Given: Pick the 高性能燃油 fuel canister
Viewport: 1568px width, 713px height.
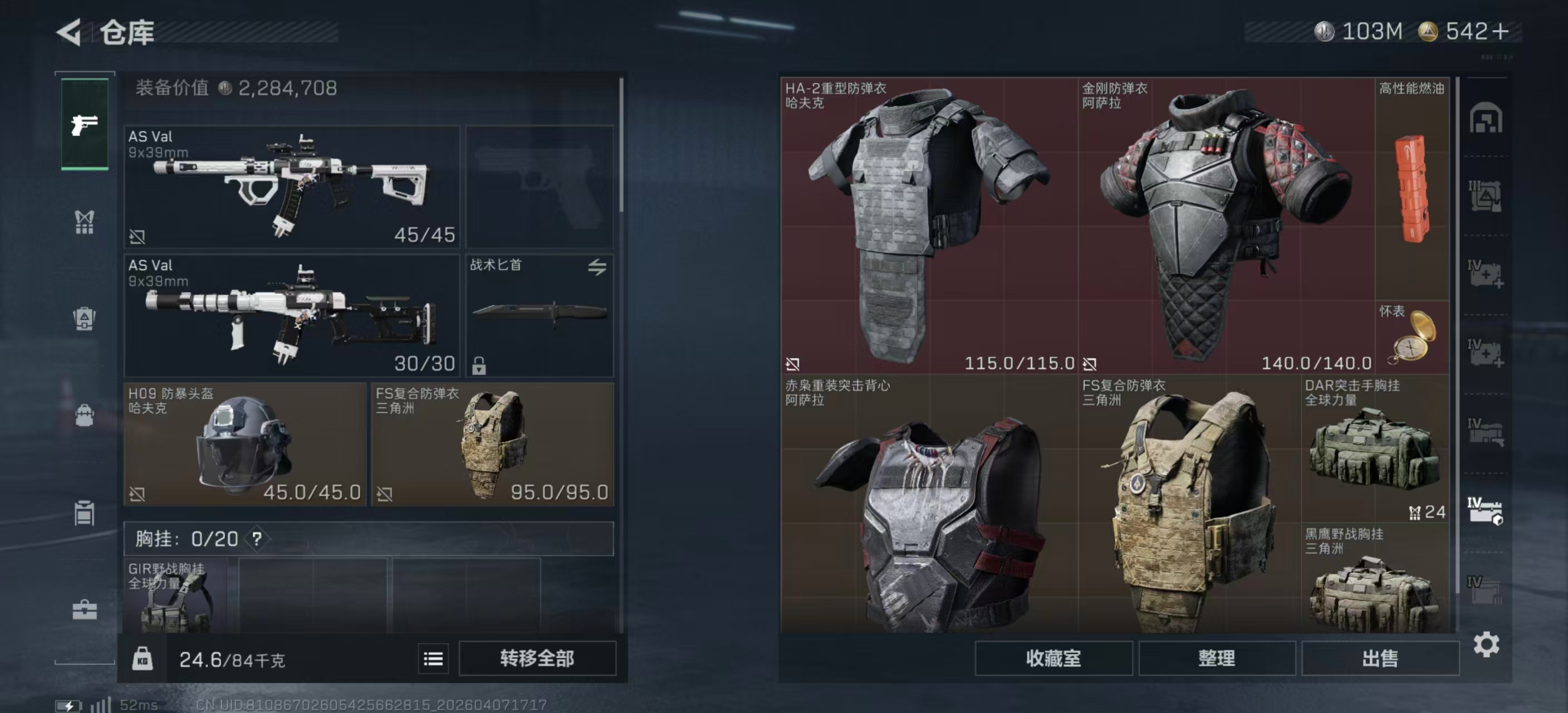Looking at the screenshot, I should click(x=1412, y=189).
